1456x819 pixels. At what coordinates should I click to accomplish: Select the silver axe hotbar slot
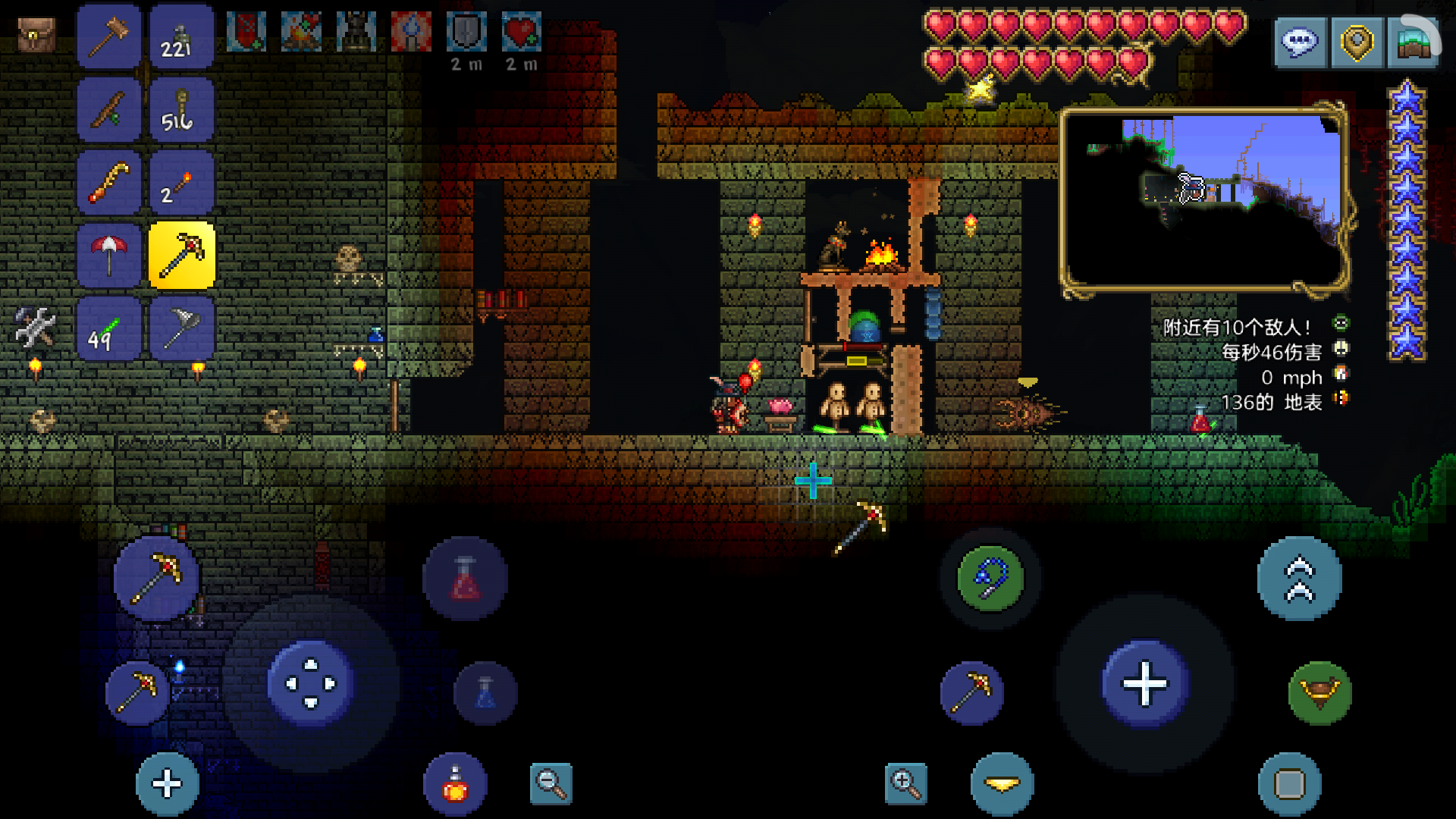182,328
